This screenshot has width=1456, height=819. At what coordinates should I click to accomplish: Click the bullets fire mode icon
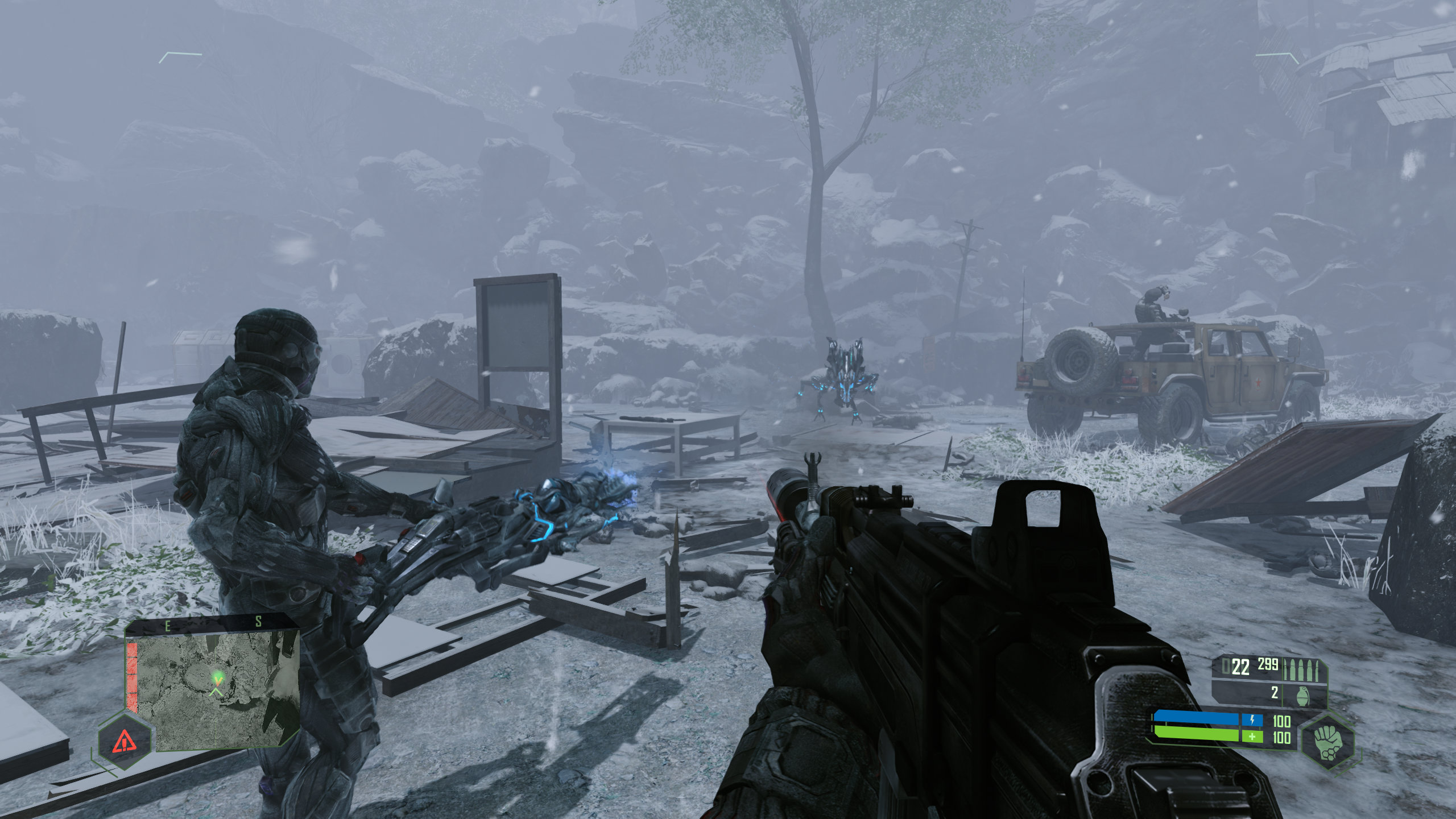[1304, 670]
